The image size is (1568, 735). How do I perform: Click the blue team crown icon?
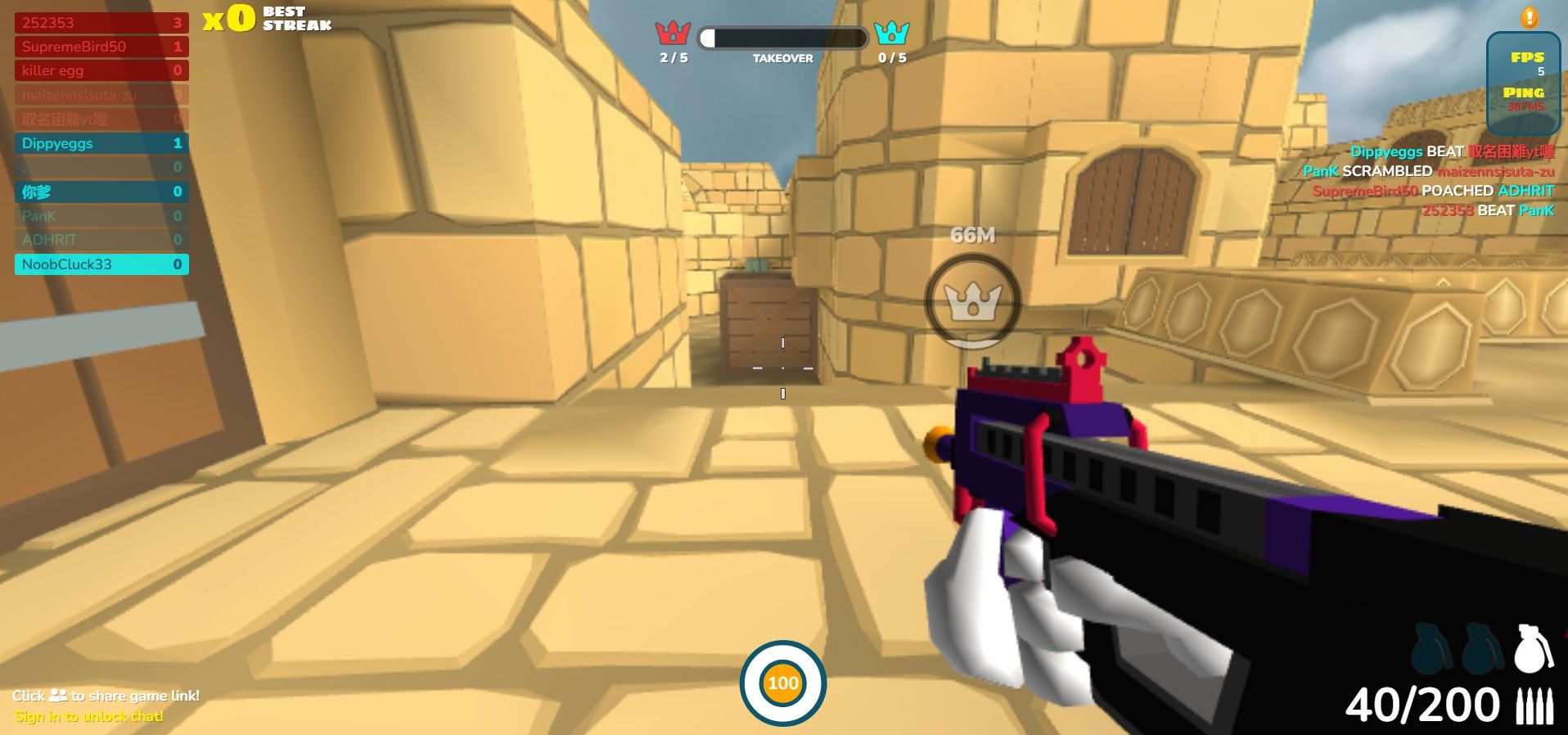tap(891, 33)
